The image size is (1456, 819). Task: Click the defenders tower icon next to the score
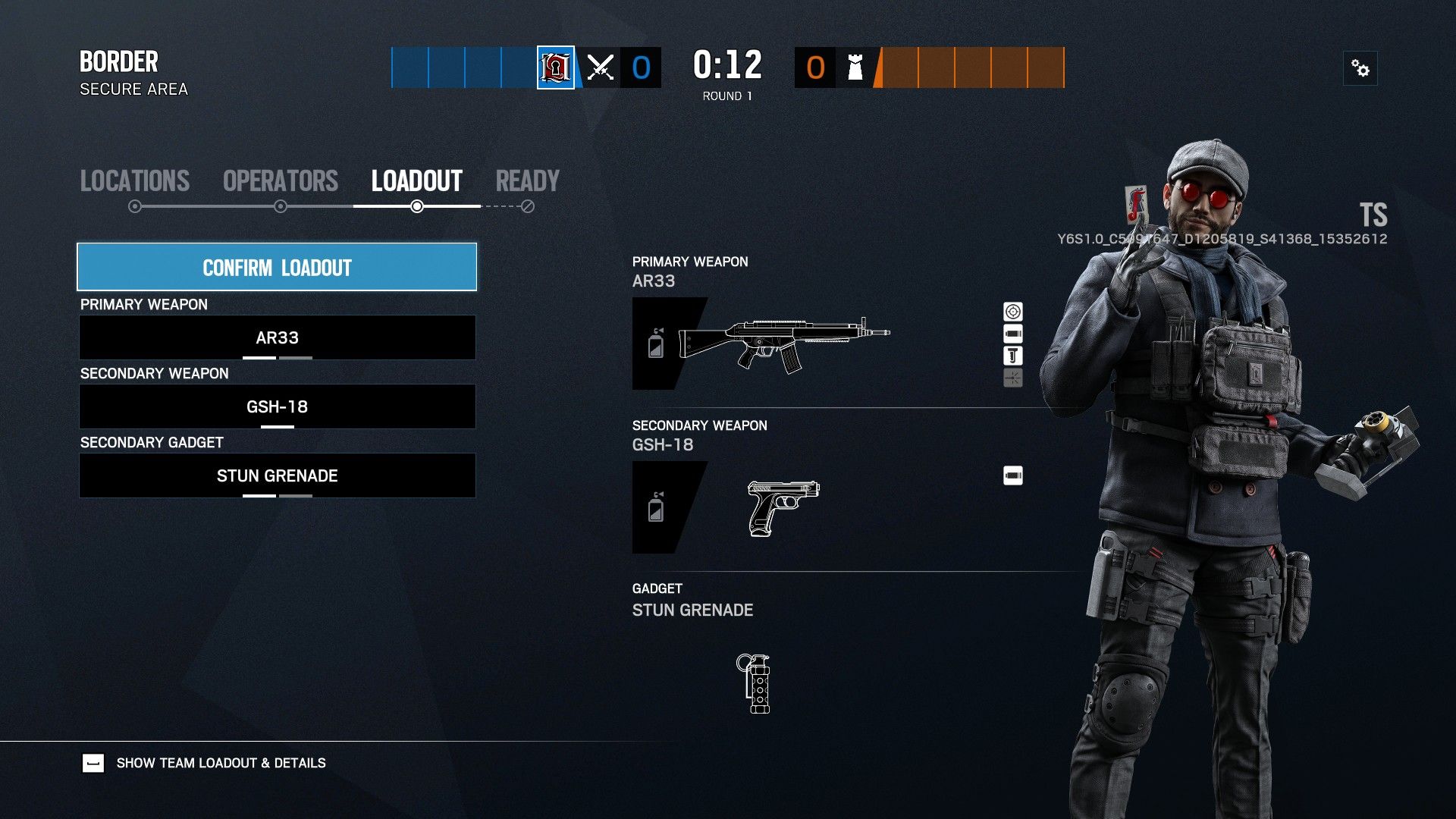tap(855, 67)
